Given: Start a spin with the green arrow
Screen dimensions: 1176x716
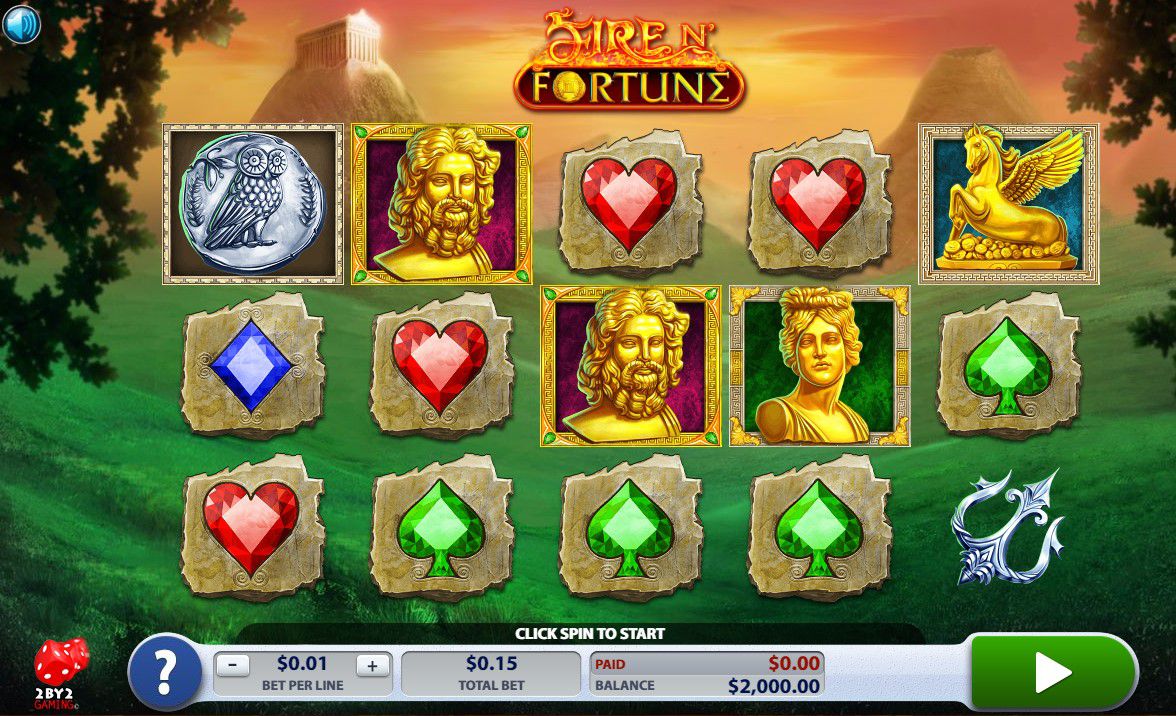Looking at the screenshot, I should click(x=1053, y=673).
